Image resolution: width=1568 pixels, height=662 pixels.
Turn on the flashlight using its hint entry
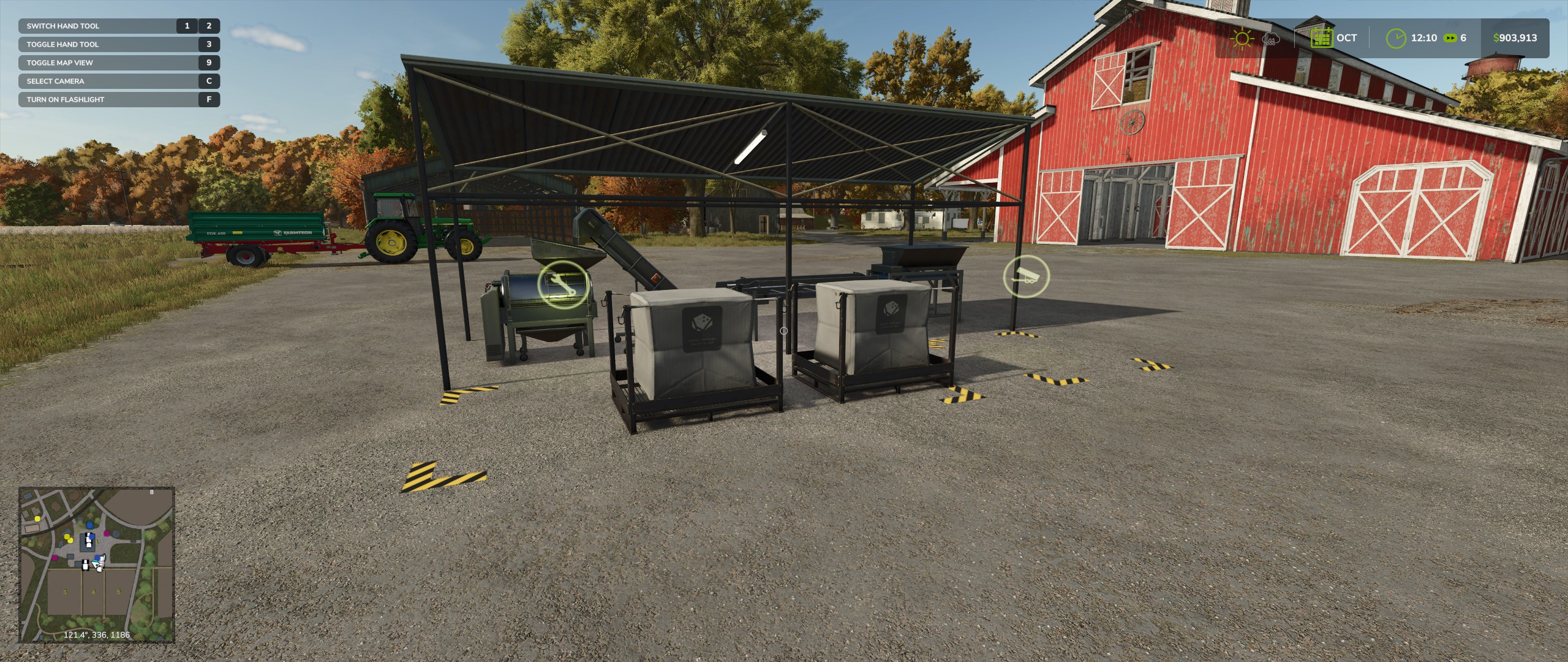point(65,99)
